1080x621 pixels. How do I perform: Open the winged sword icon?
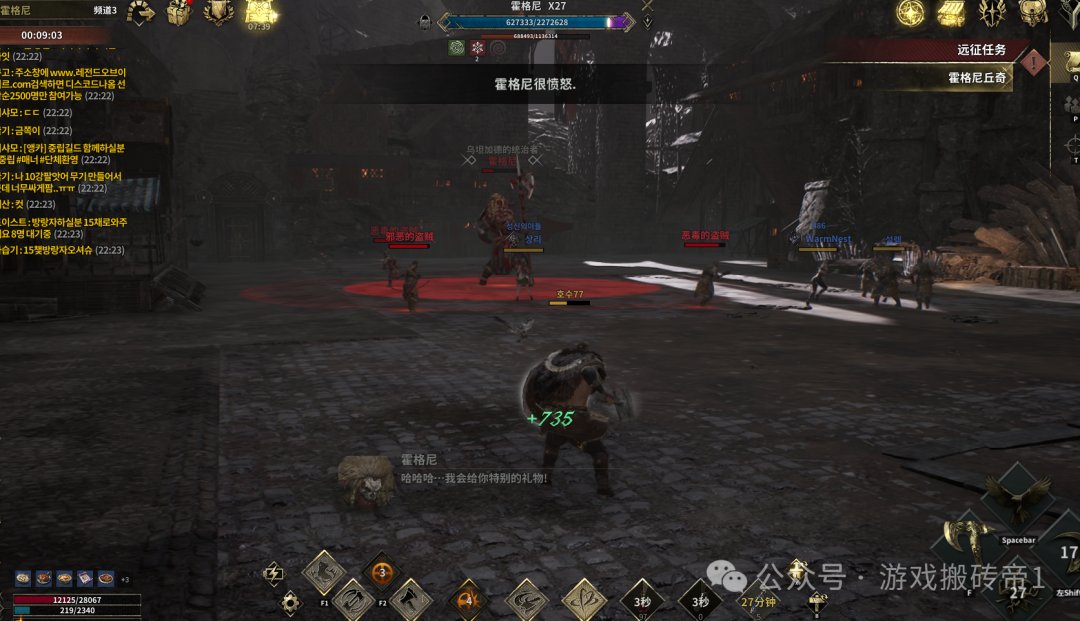coord(991,13)
